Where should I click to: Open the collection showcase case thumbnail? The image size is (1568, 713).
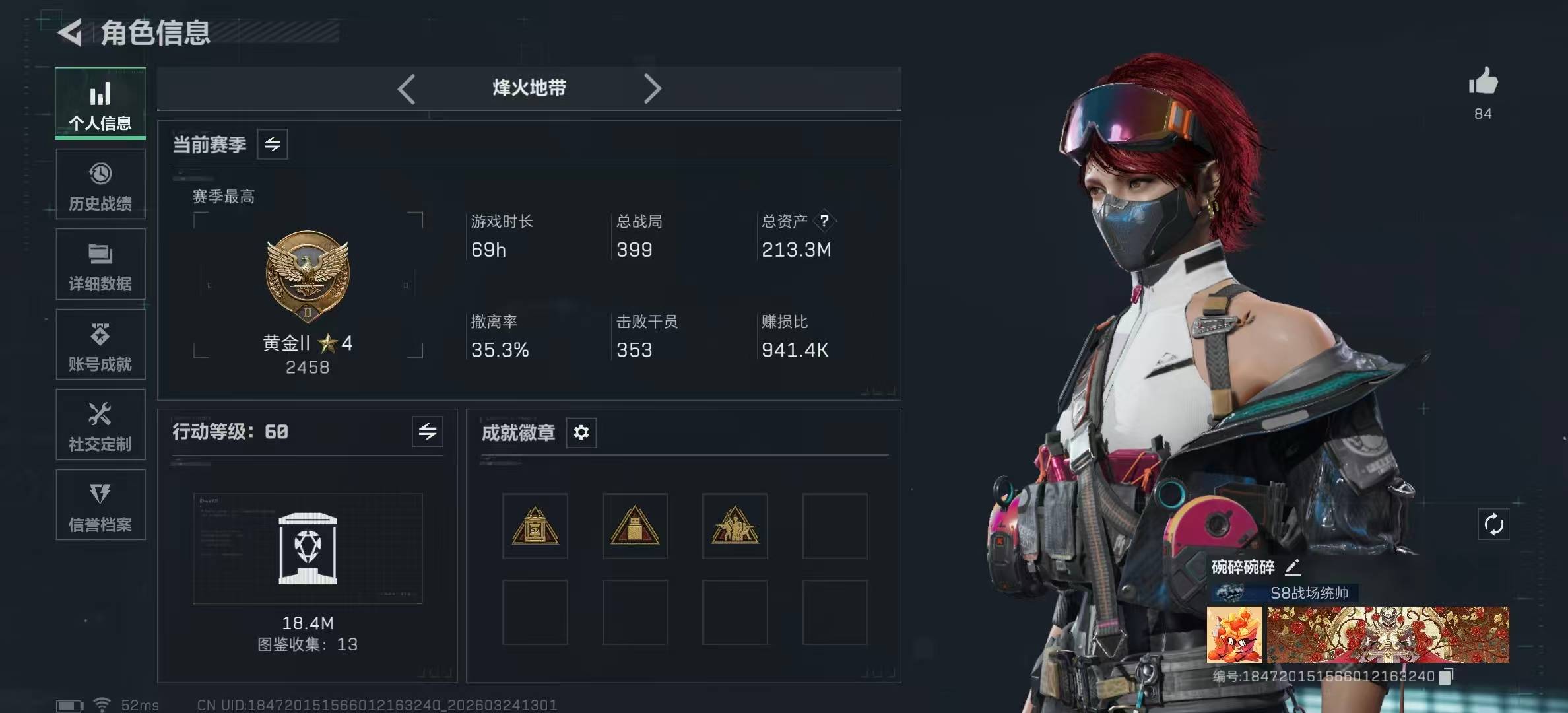tap(308, 548)
